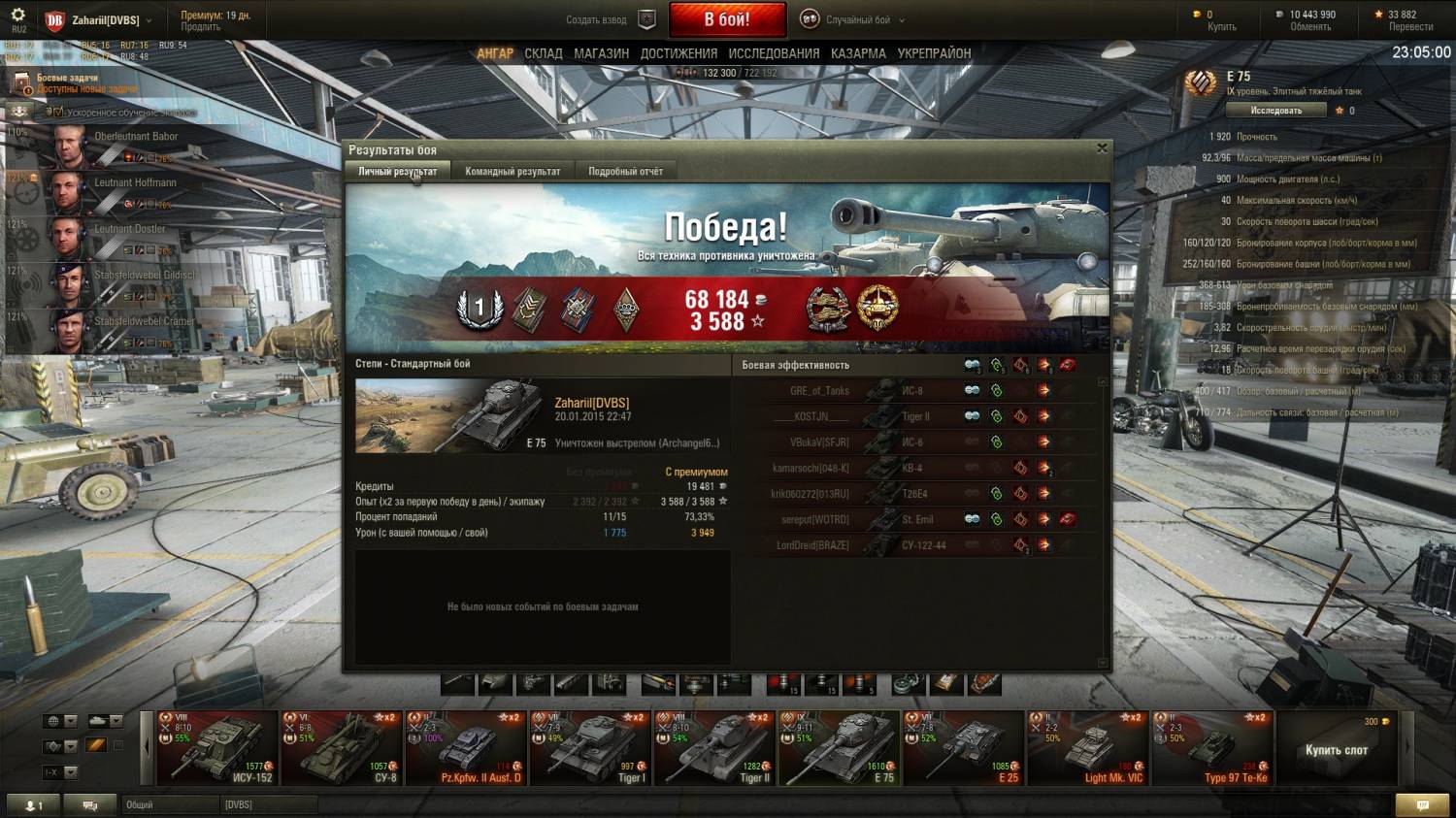The image size is (1456, 818).
Task: Switch to the Командный результат tab
Action: (513, 172)
